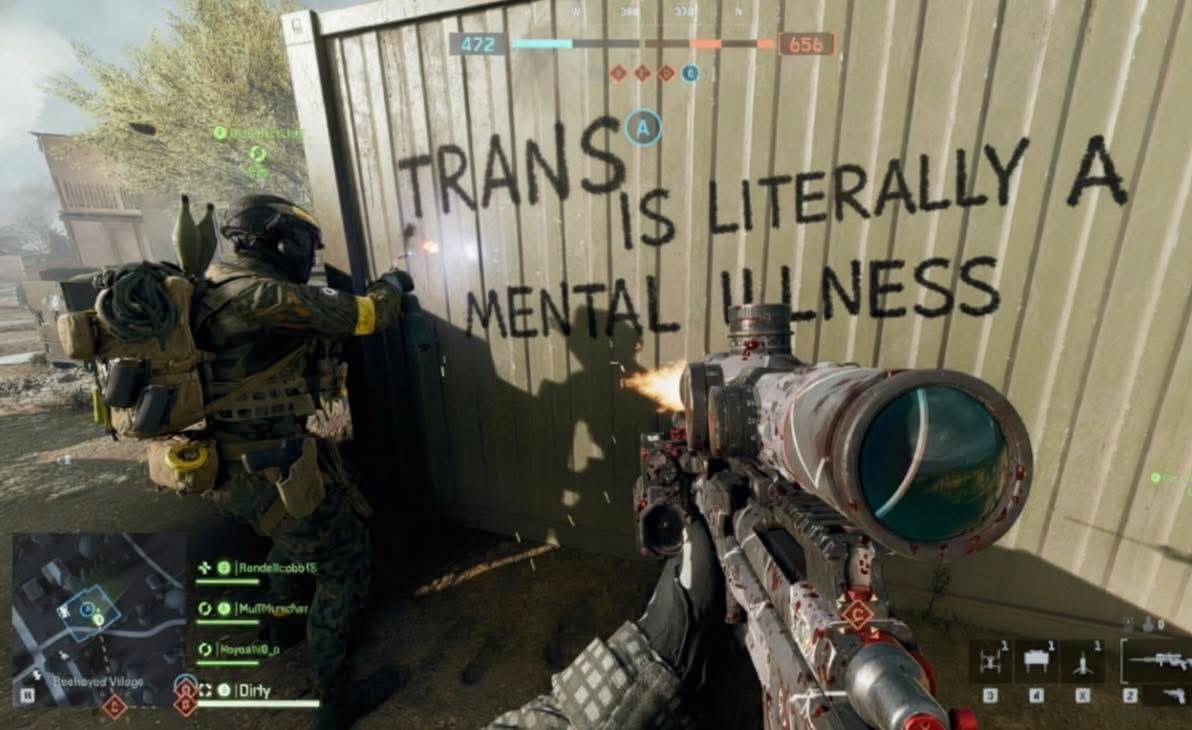The image size is (1192, 730).
Task: Select the rocket gadget slot
Action: [x=1084, y=660]
